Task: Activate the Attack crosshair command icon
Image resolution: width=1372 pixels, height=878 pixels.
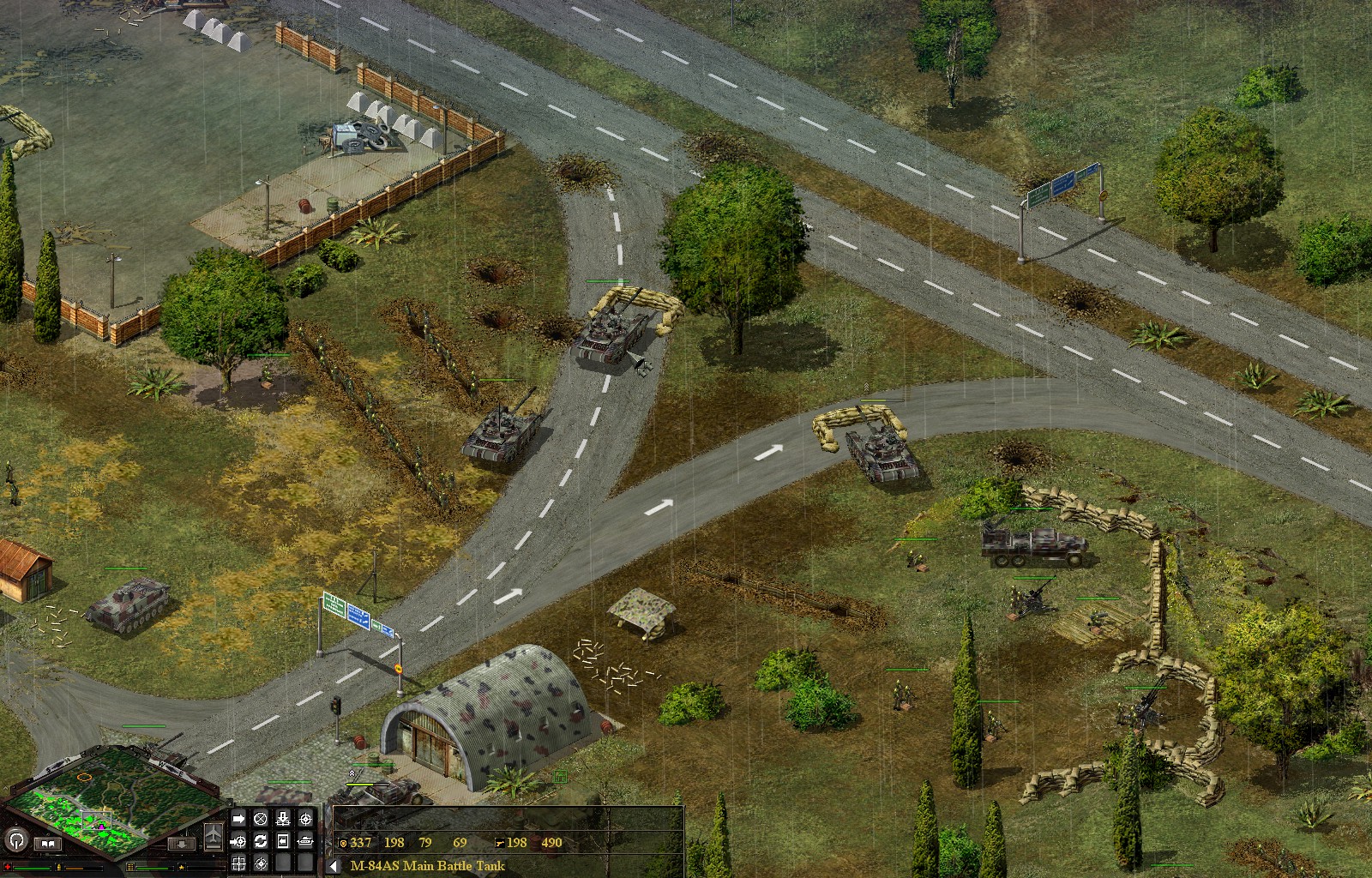Action: coord(305,819)
